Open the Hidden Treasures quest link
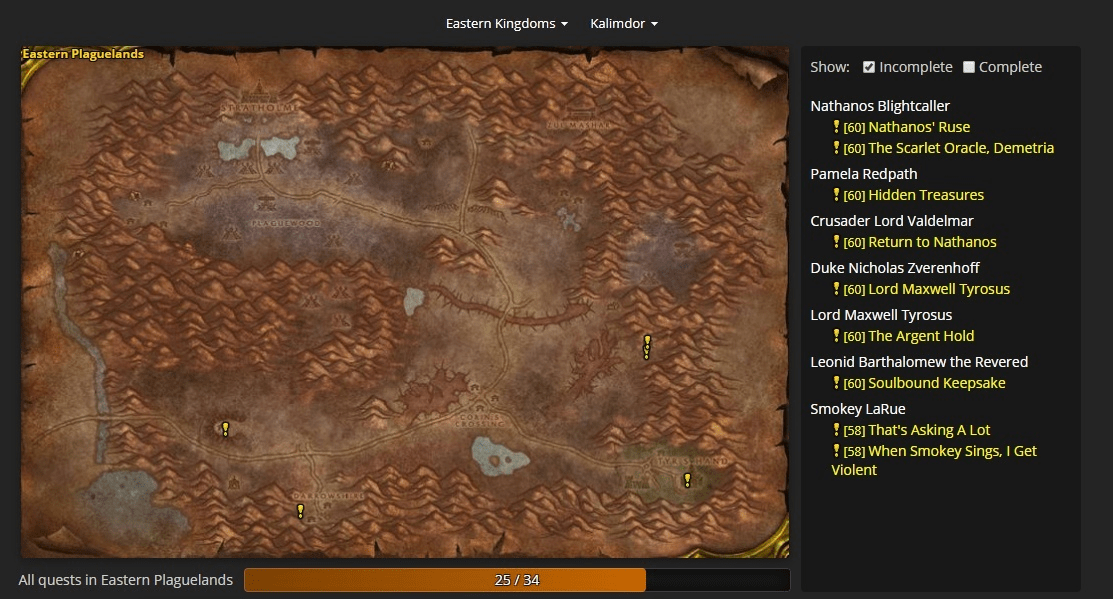1113x599 pixels. (925, 195)
